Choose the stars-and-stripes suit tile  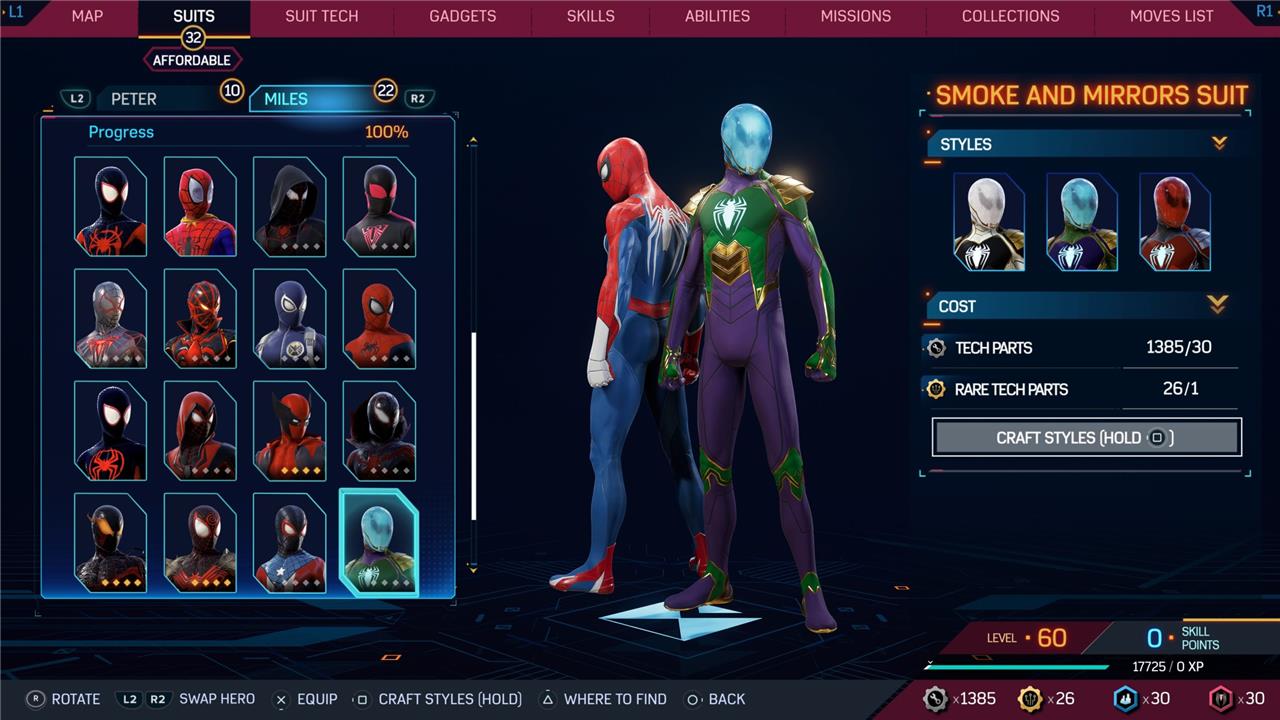click(289, 543)
